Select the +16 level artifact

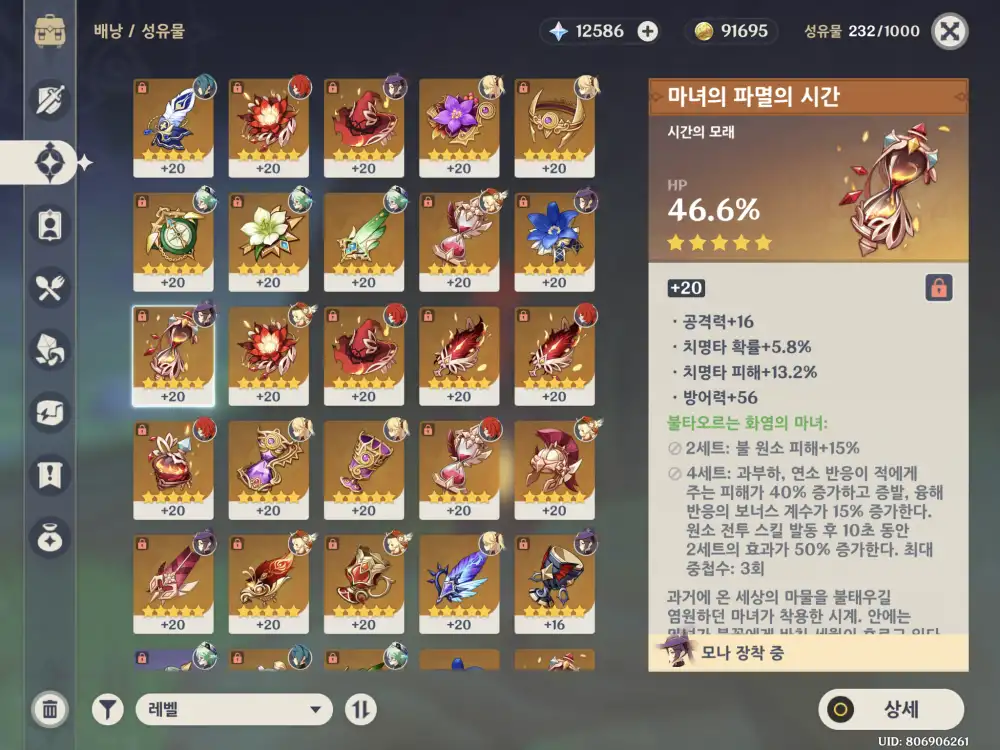(x=554, y=584)
